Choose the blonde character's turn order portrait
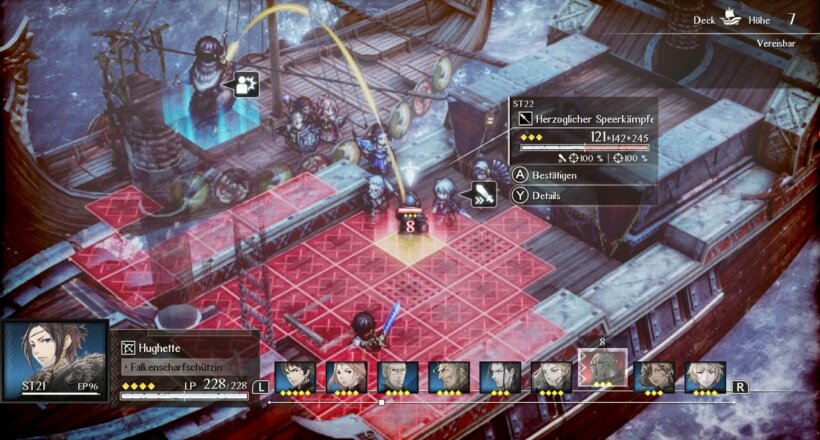 (x=704, y=377)
